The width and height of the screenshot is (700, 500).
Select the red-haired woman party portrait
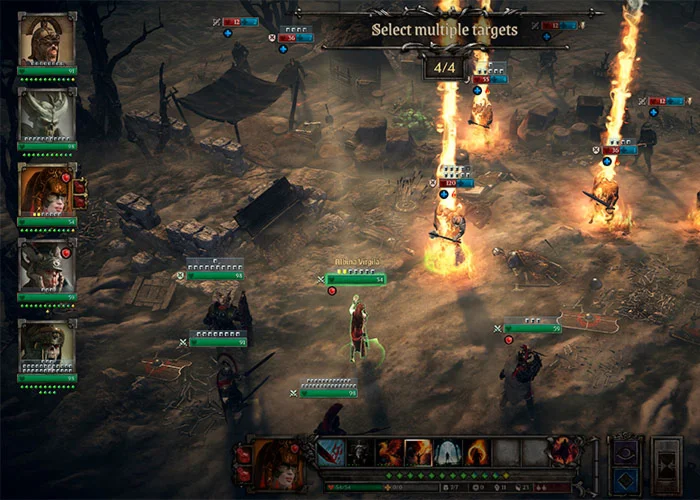46,190
